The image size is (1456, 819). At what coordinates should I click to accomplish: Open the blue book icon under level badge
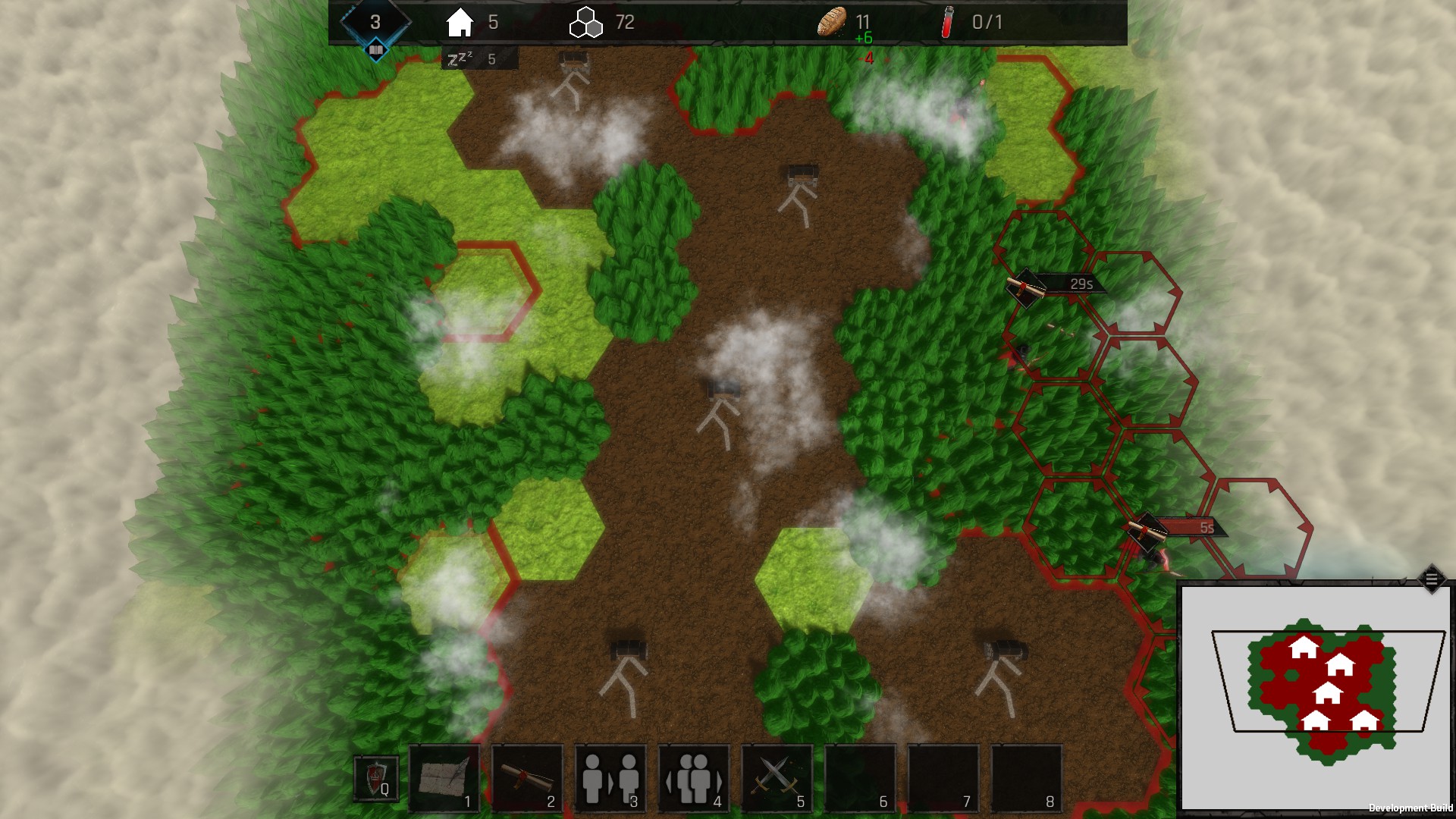pos(376,51)
